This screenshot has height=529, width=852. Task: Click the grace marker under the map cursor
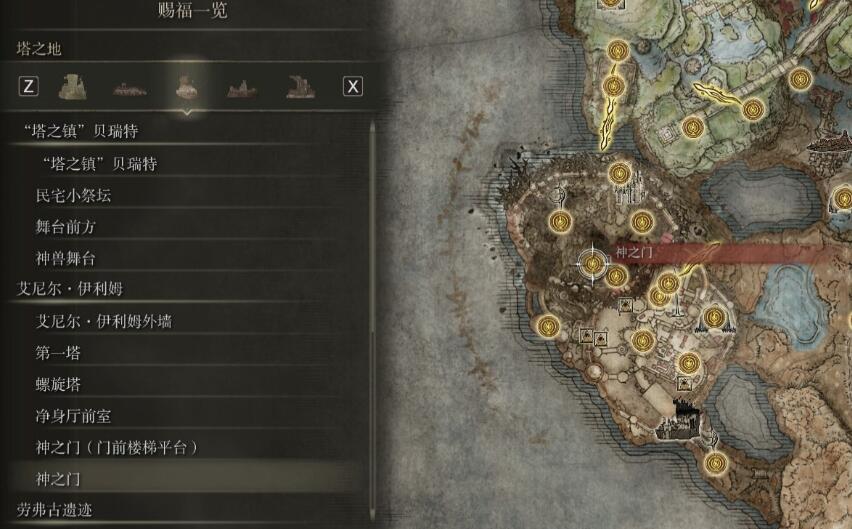(x=593, y=263)
